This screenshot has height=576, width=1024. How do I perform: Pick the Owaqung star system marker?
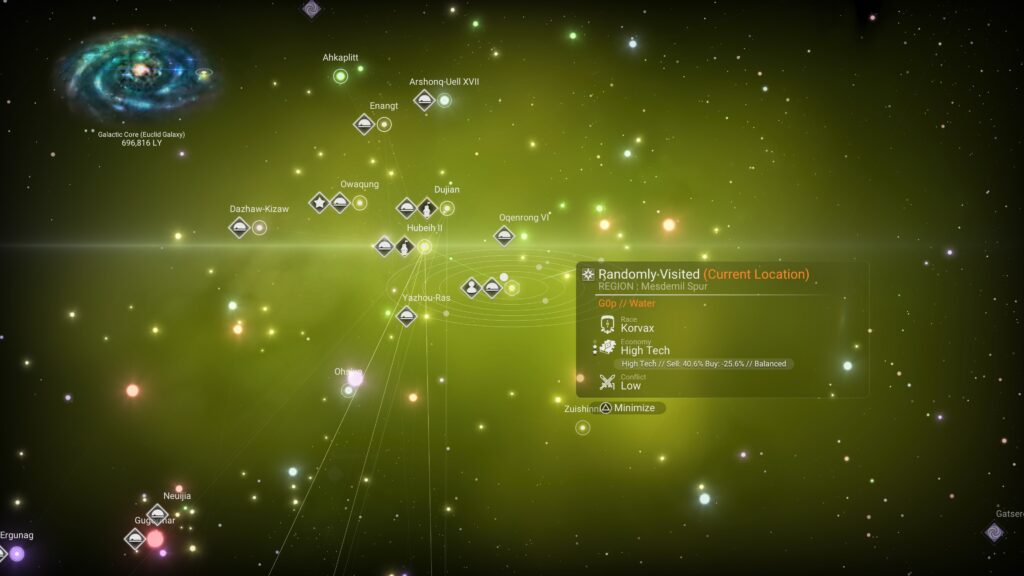click(x=360, y=203)
